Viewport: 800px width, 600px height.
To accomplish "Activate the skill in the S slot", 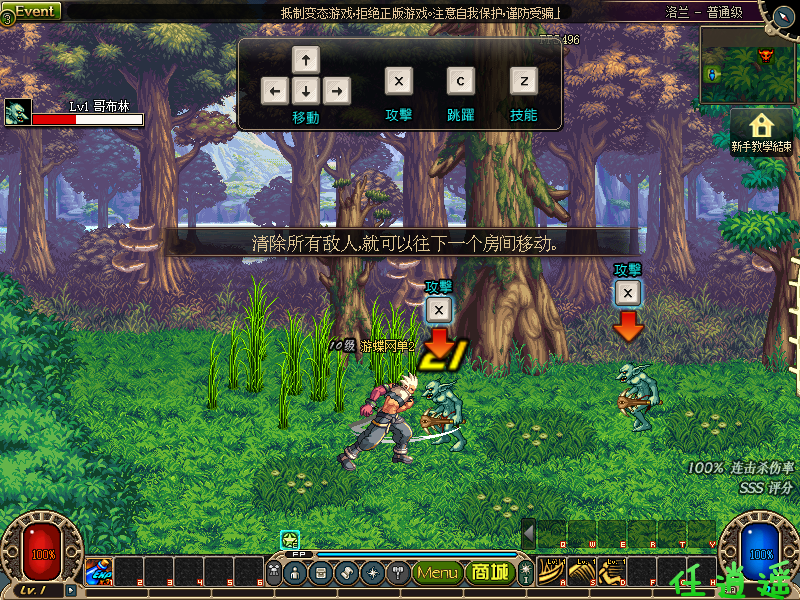I will (x=582, y=571).
